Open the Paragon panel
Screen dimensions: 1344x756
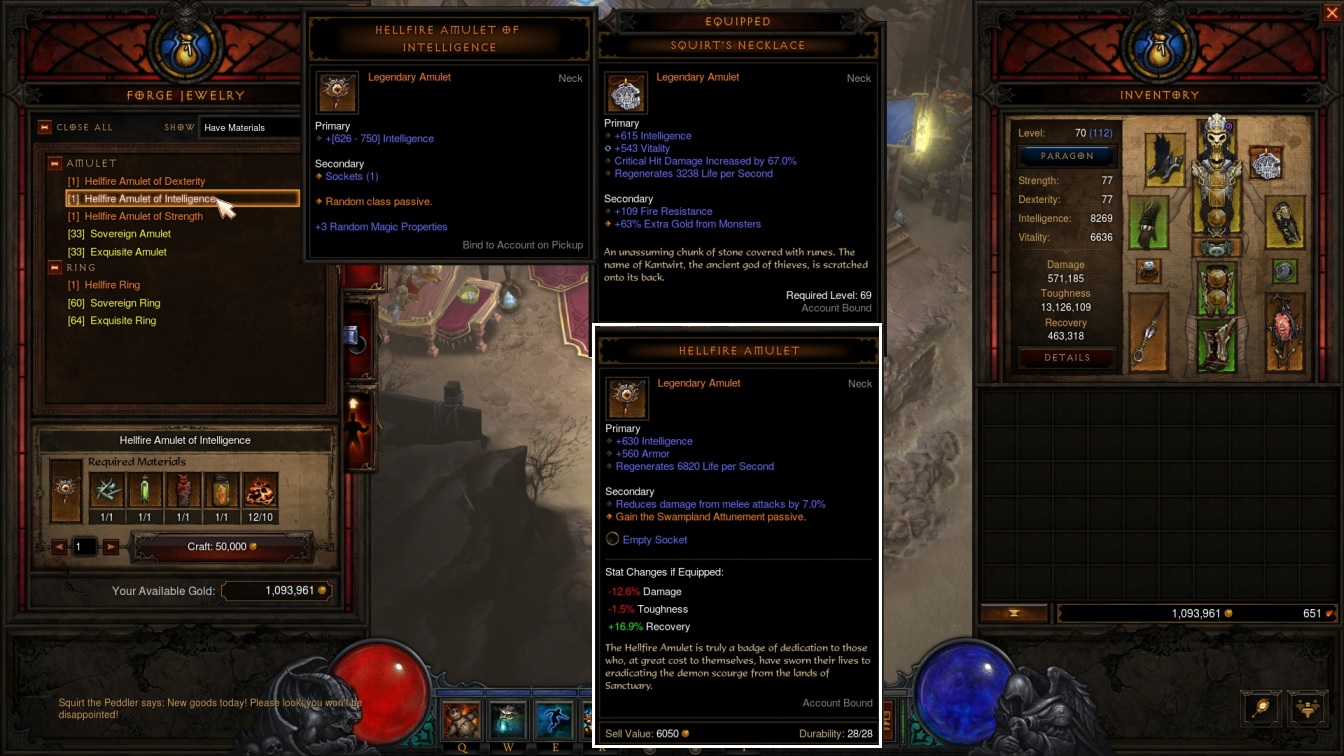pos(1067,156)
